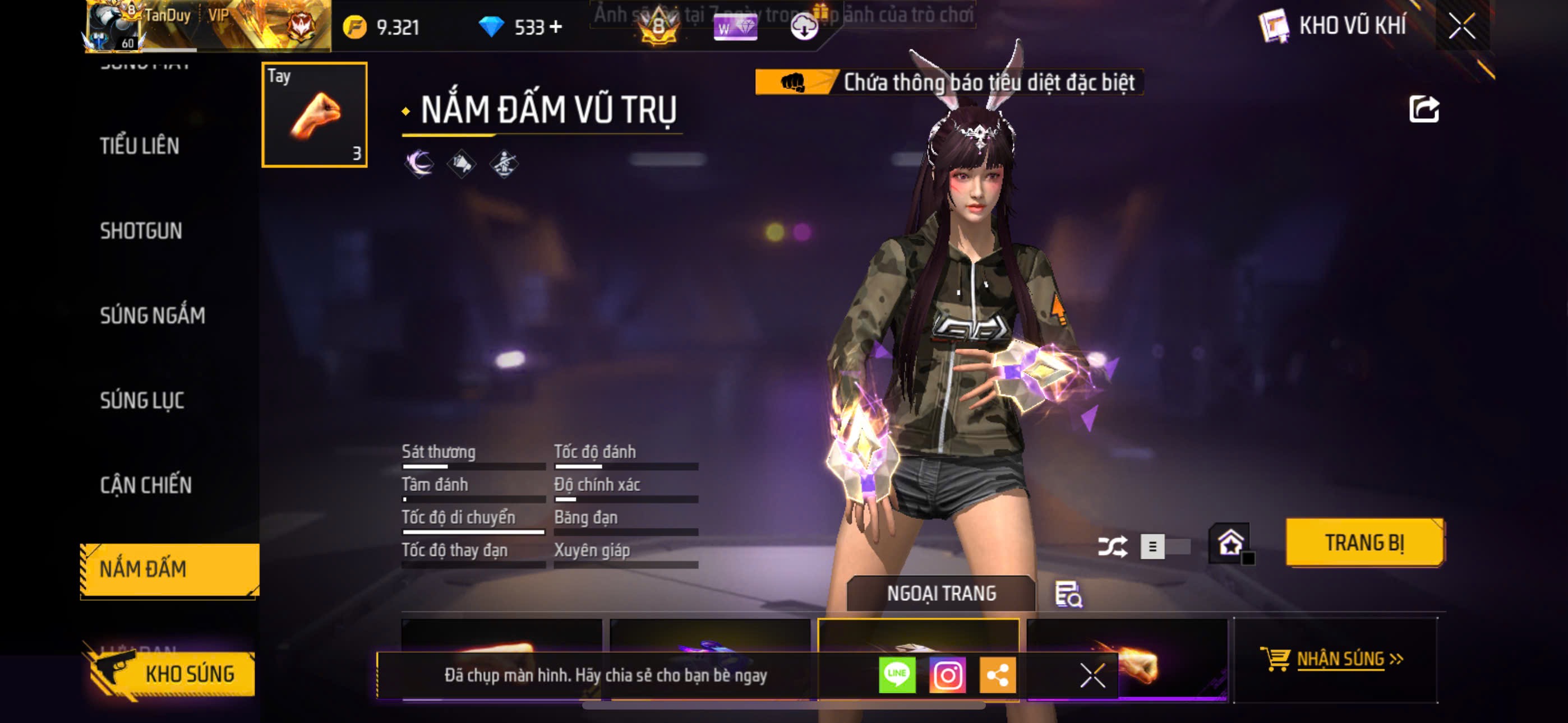
Task: Select the SHOTGUN category
Action: coord(141,231)
